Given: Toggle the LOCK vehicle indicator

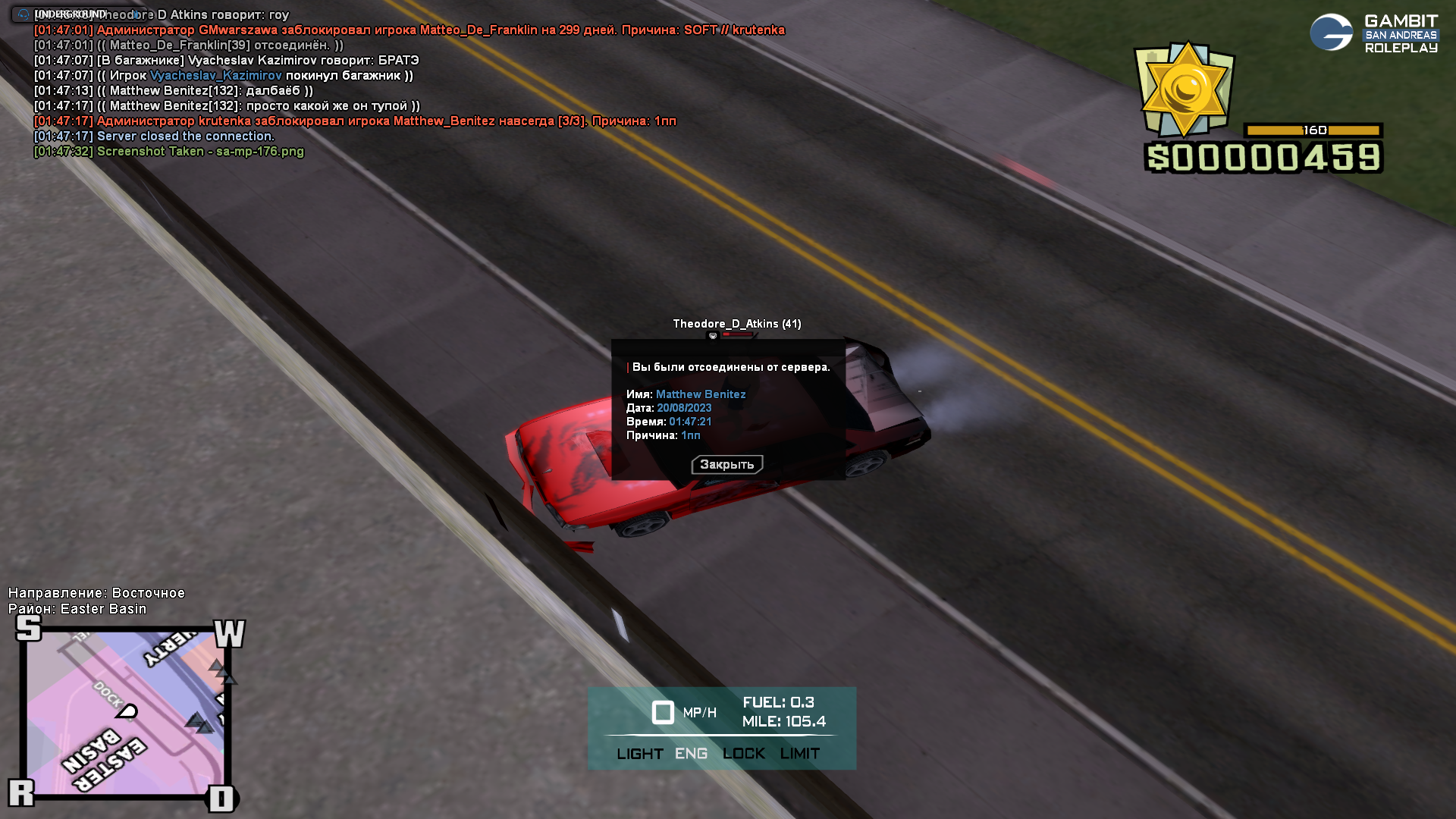Looking at the screenshot, I should click(743, 754).
